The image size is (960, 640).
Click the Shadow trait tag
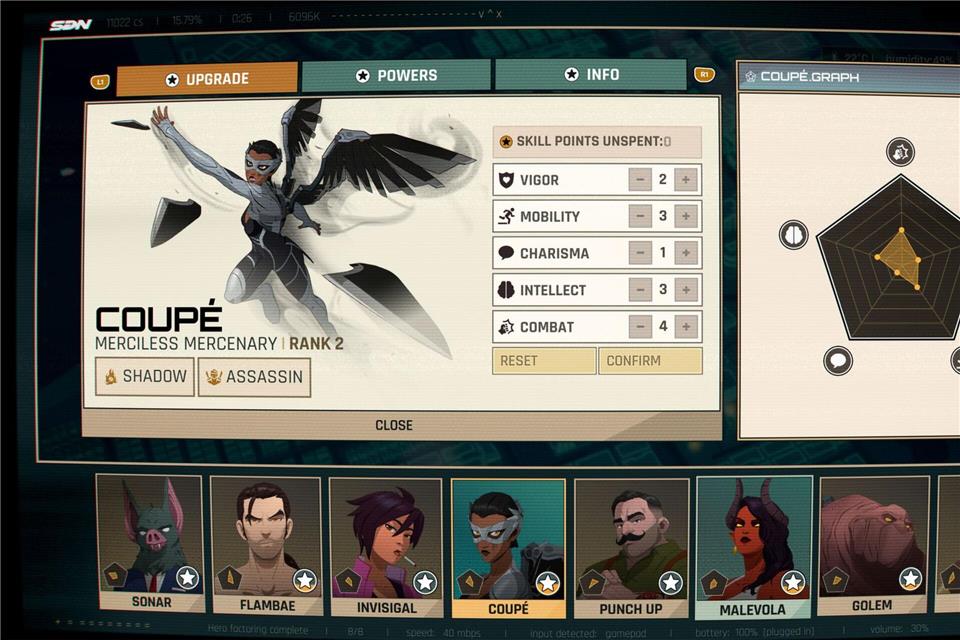(x=146, y=377)
